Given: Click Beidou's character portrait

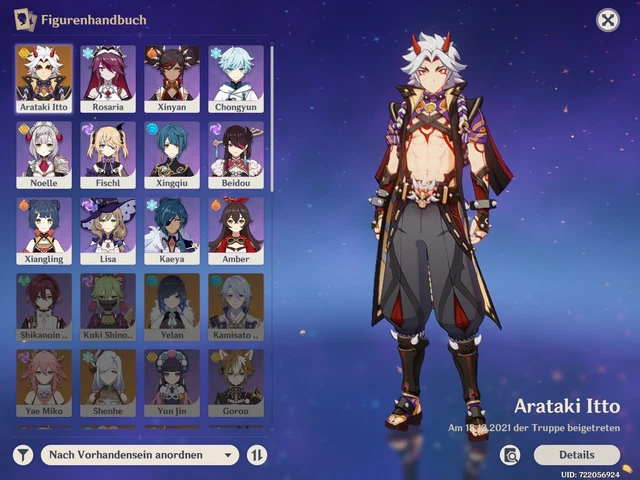Looking at the screenshot, I should (236, 154).
